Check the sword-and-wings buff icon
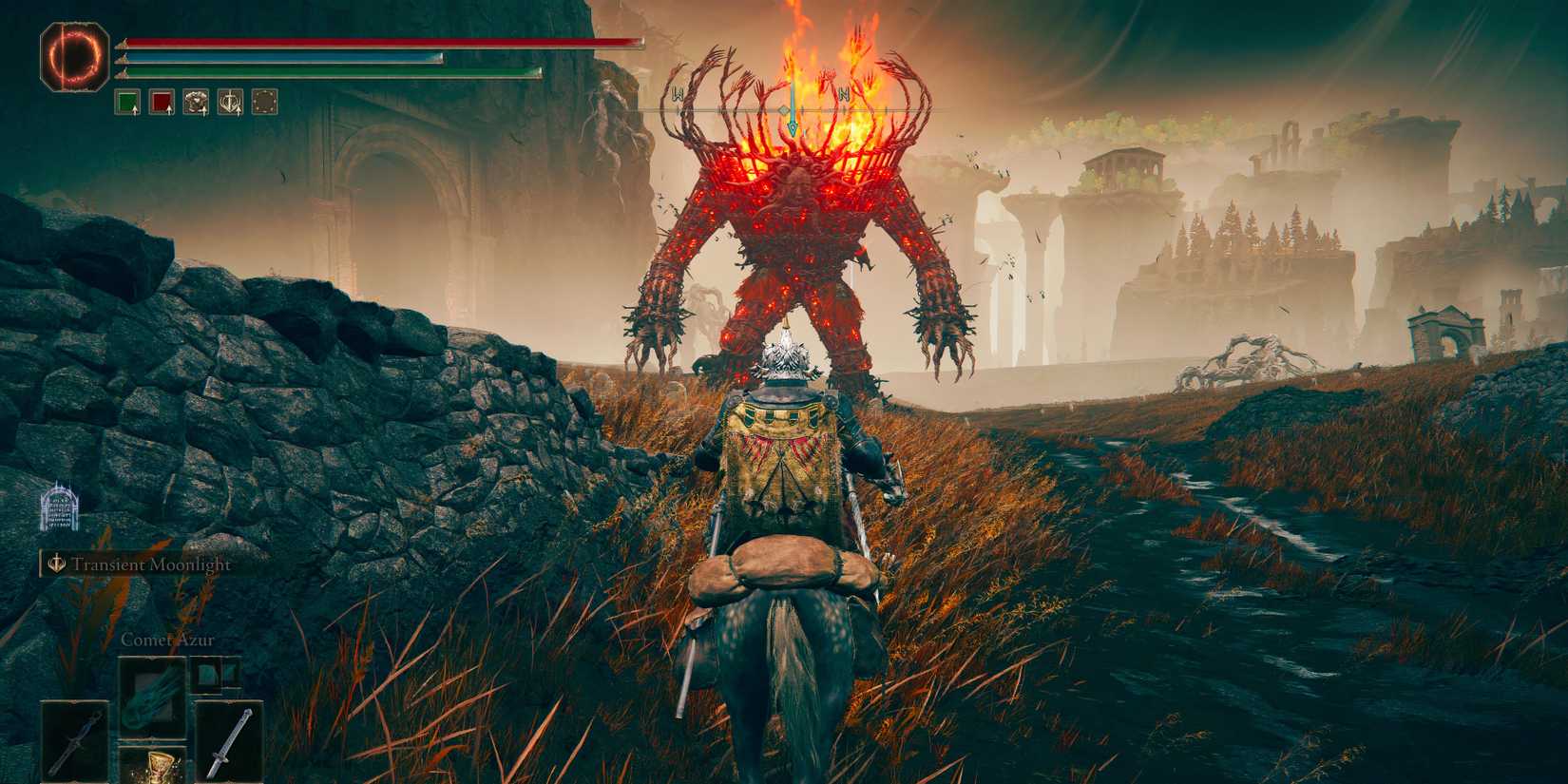The width and height of the screenshot is (1568, 784). (x=231, y=102)
